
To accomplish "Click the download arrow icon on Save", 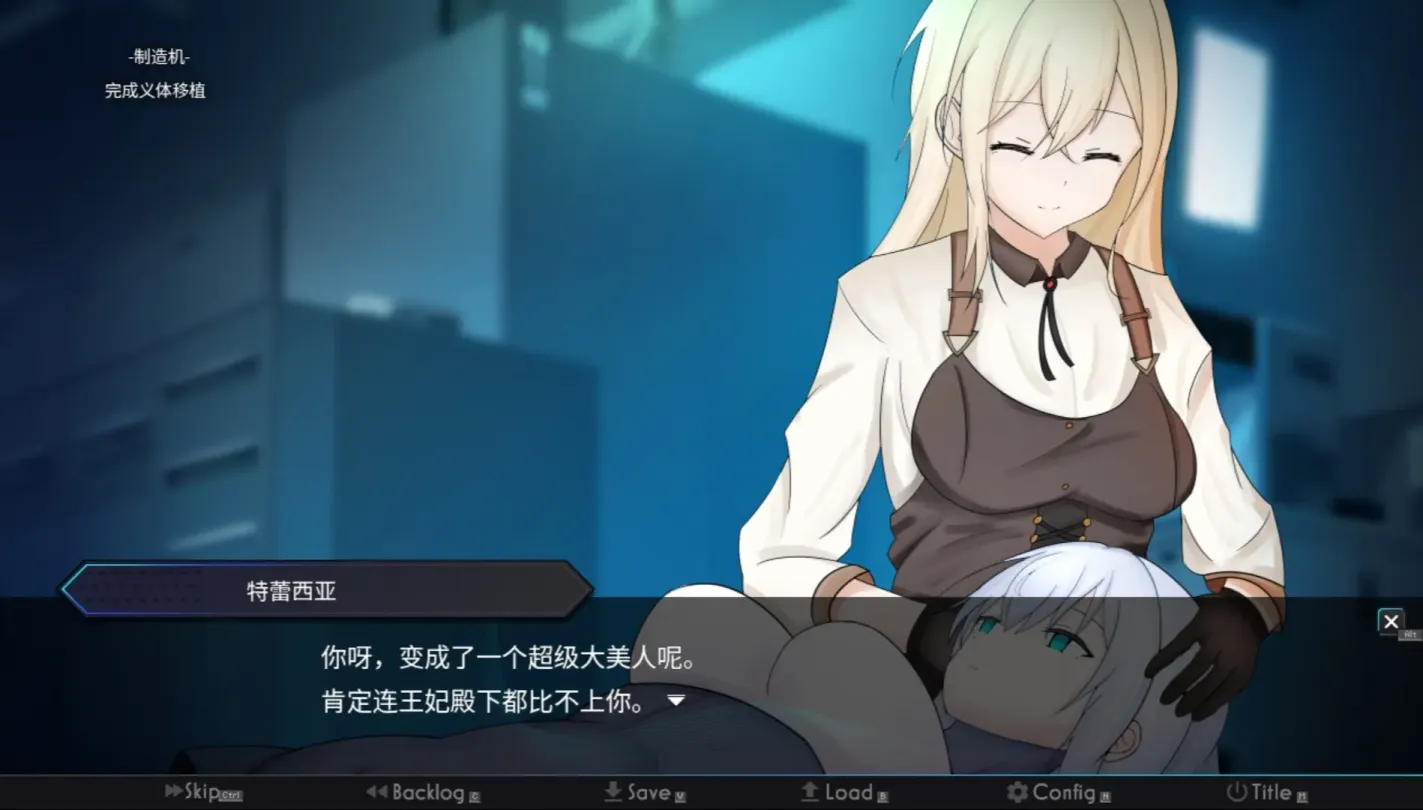I will point(611,791).
